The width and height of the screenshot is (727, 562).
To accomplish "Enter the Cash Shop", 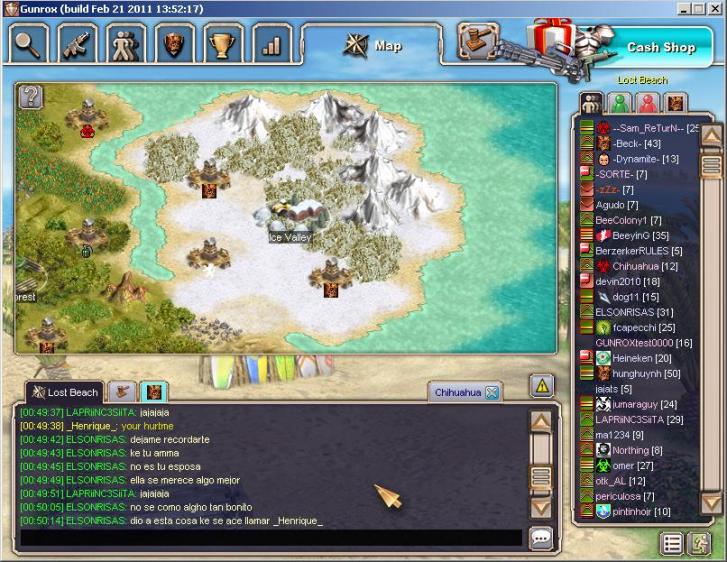I will pyautogui.click(x=660, y=47).
